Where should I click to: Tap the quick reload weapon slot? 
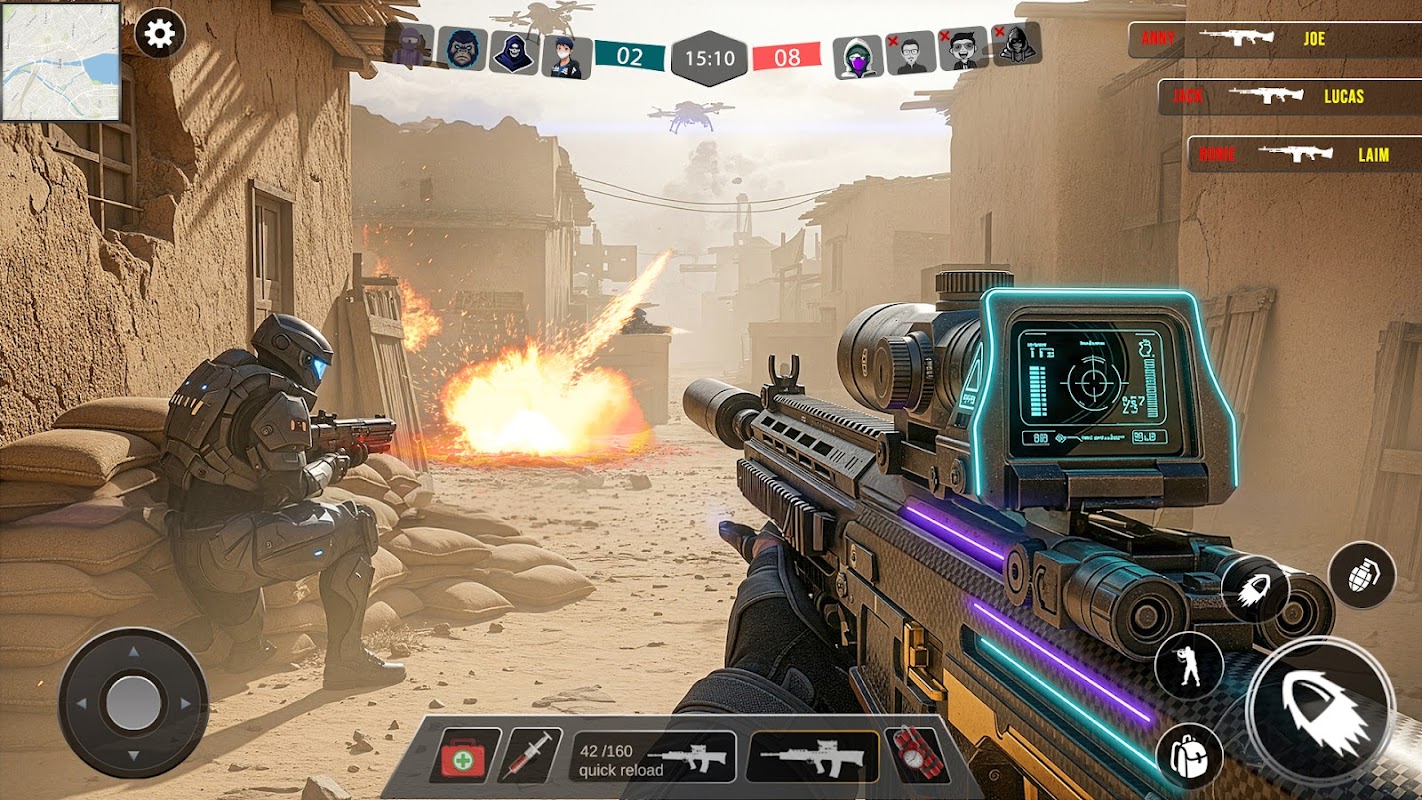tap(652, 757)
